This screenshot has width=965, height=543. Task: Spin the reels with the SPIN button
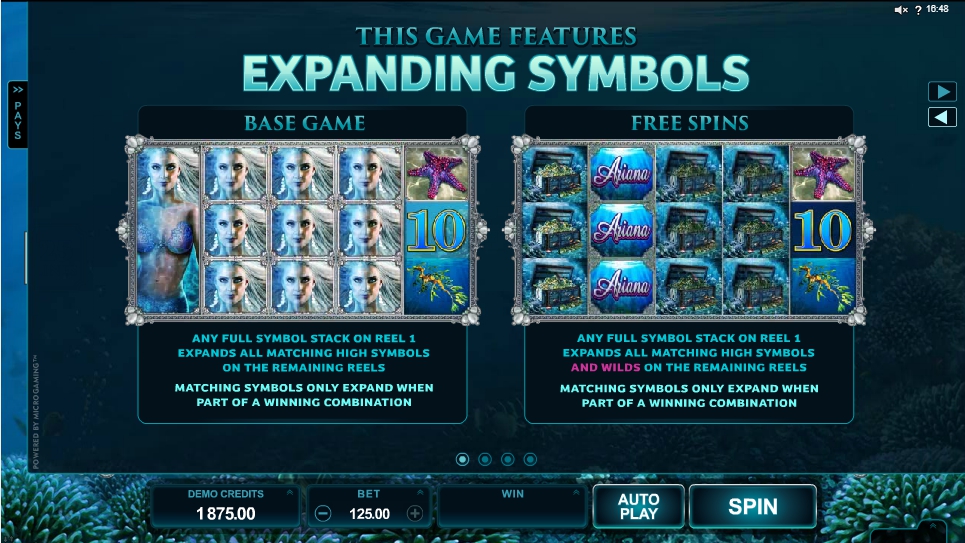752,506
